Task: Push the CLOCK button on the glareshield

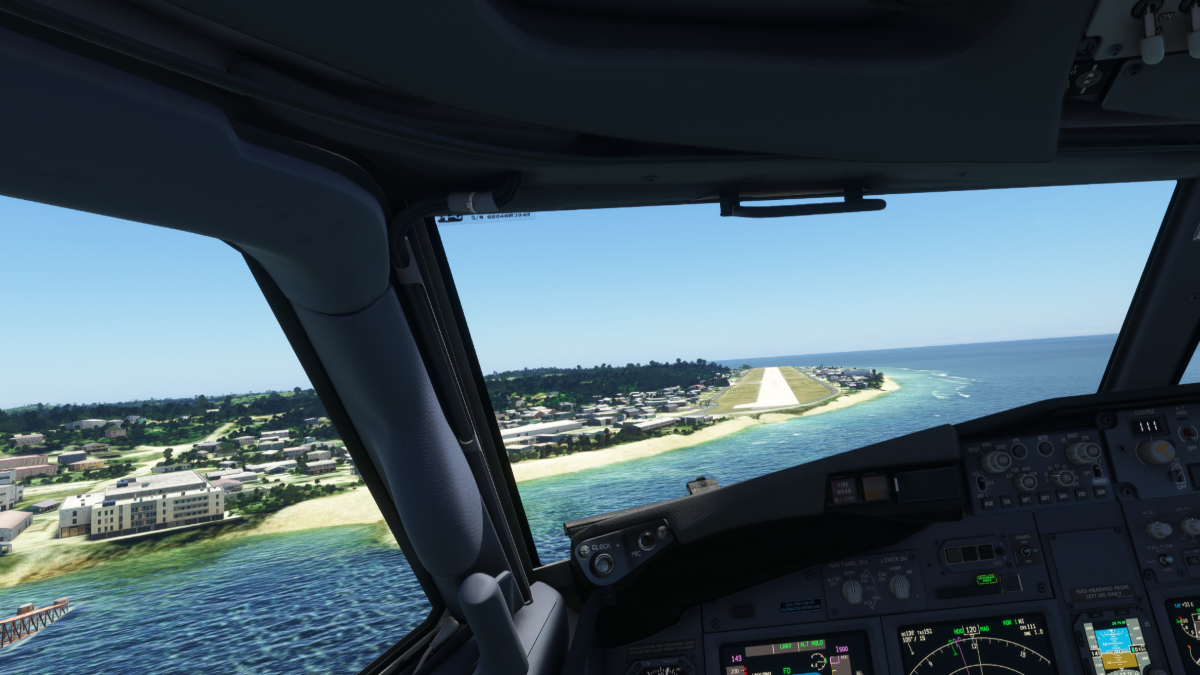Action: pyautogui.click(x=602, y=564)
